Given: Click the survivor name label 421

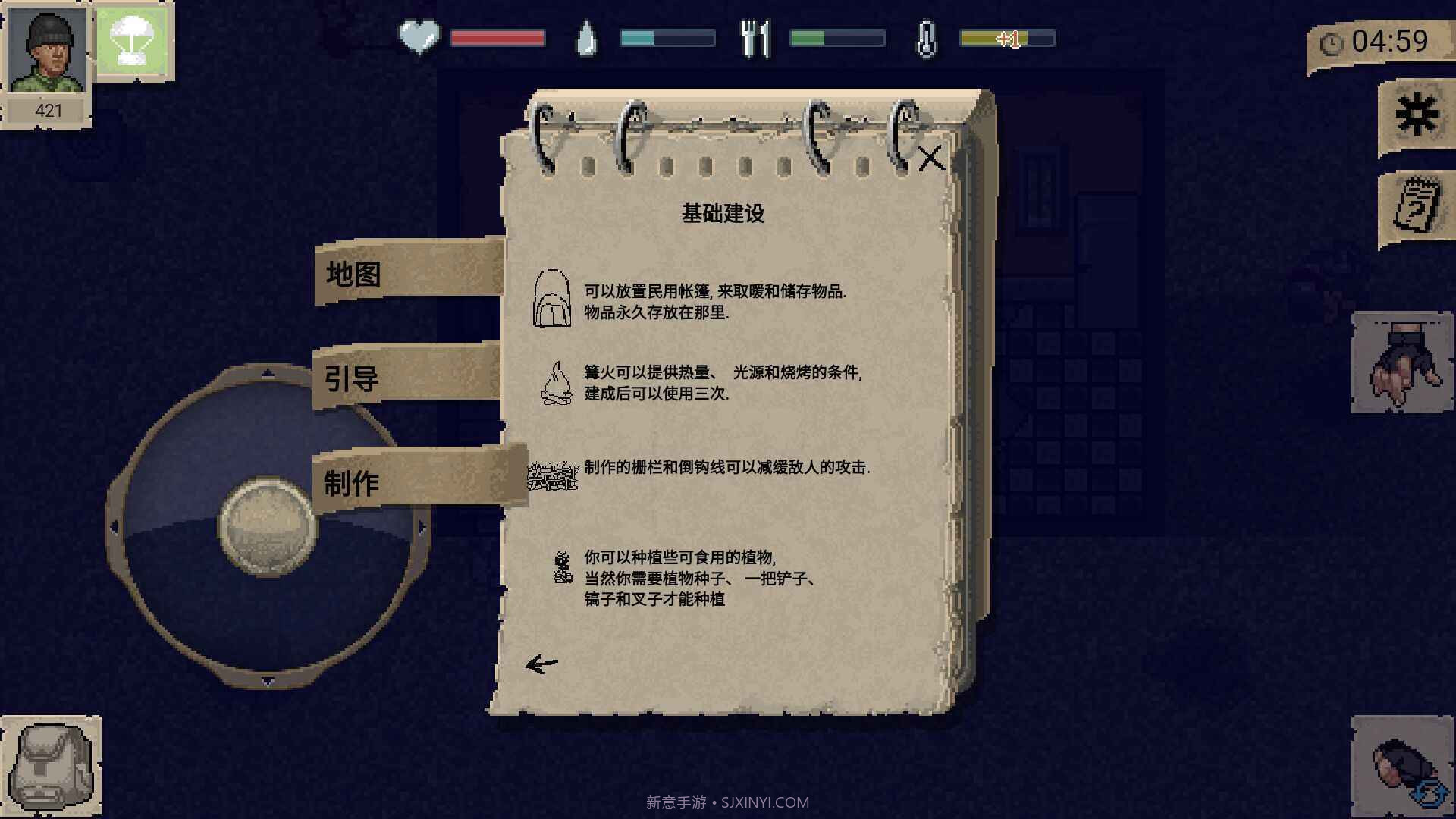Looking at the screenshot, I should click(x=47, y=110).
